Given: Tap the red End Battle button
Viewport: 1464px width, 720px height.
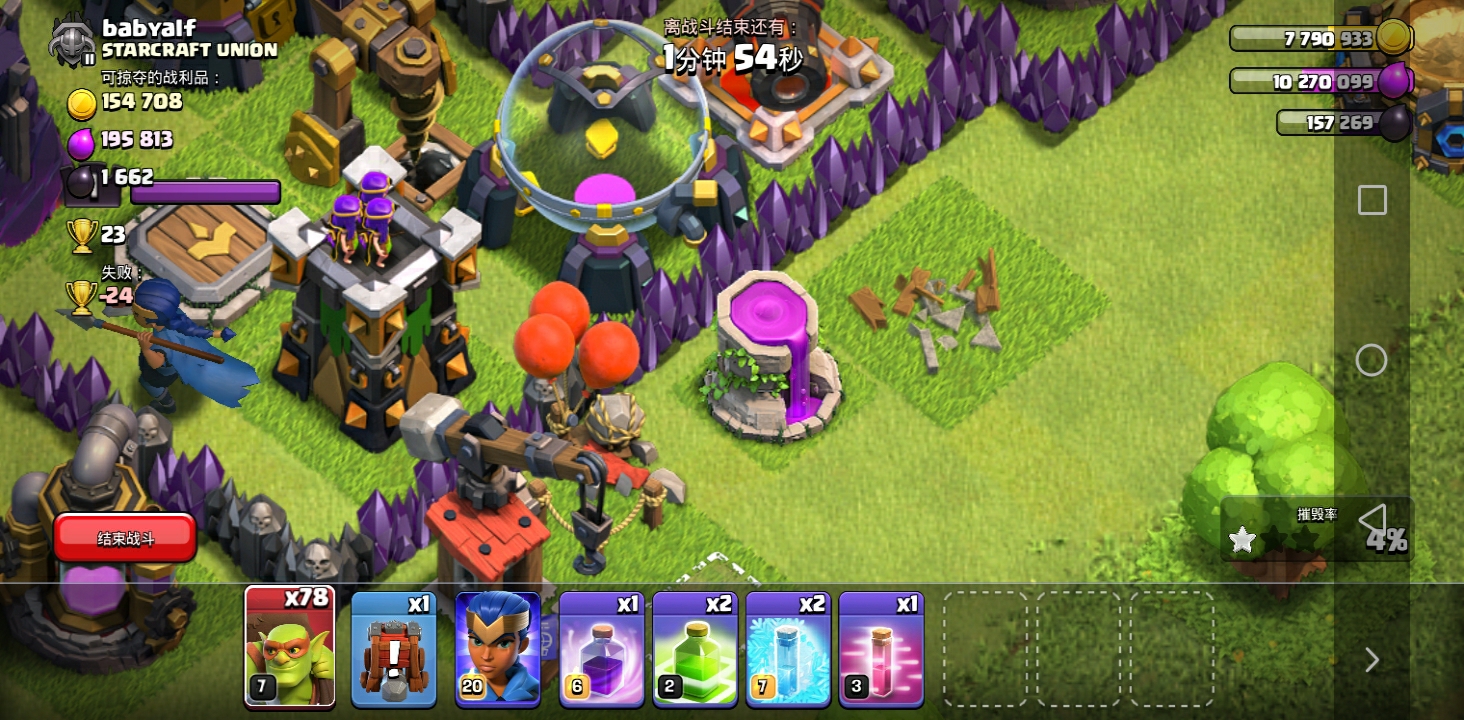Looking at the screenshot, I should (x=125, y=539).
